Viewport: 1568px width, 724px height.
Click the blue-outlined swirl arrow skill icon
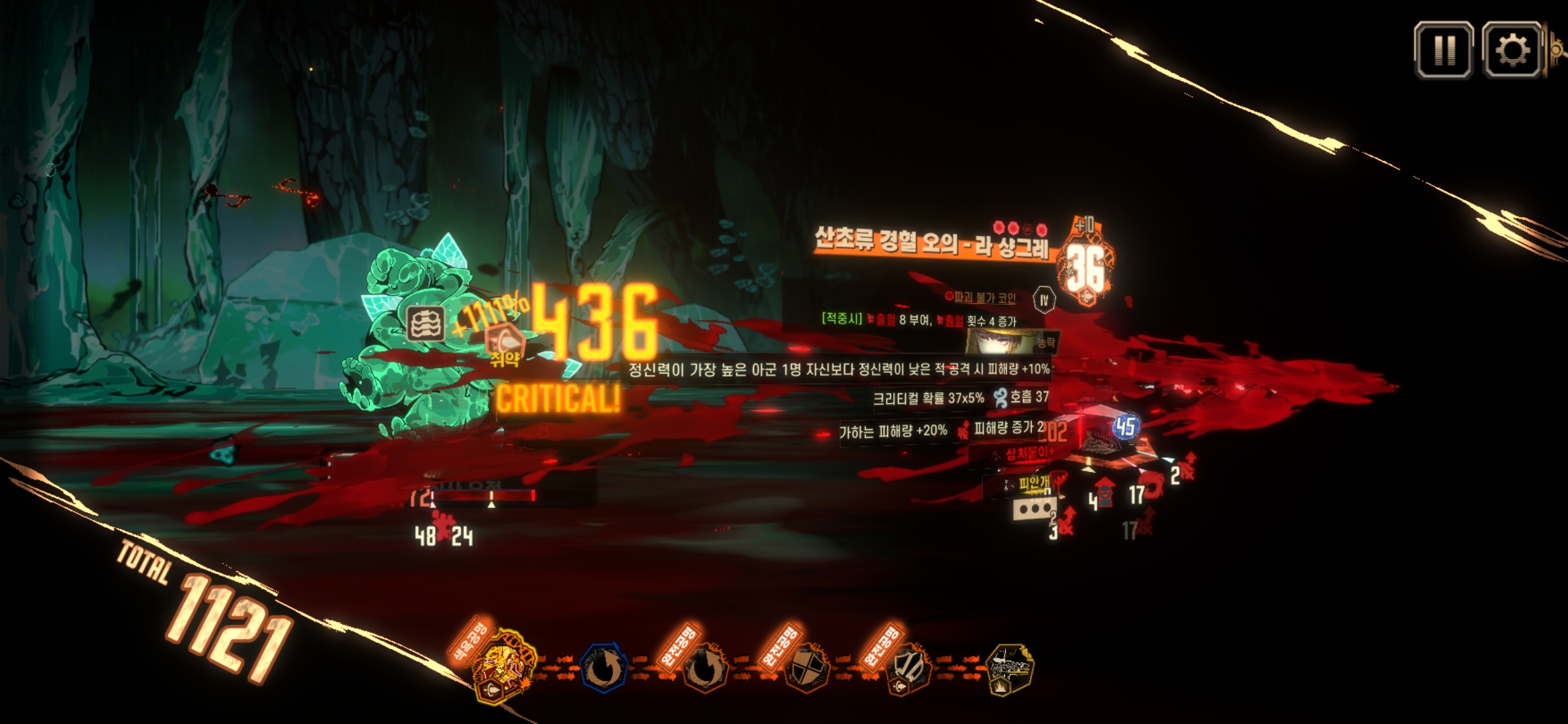pyautogui.click(x=603, y=668)
